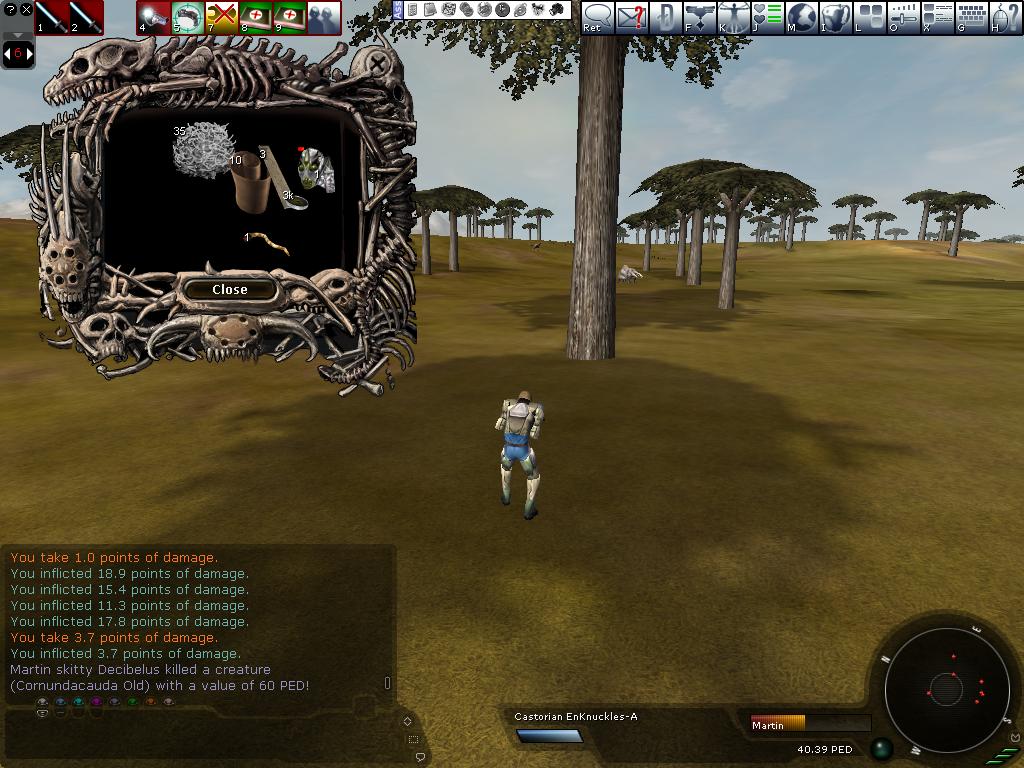Open the sliders options icon labeled O
Image resolution: width=1024 pixels, height=768 pixels.
pos(903,17)
